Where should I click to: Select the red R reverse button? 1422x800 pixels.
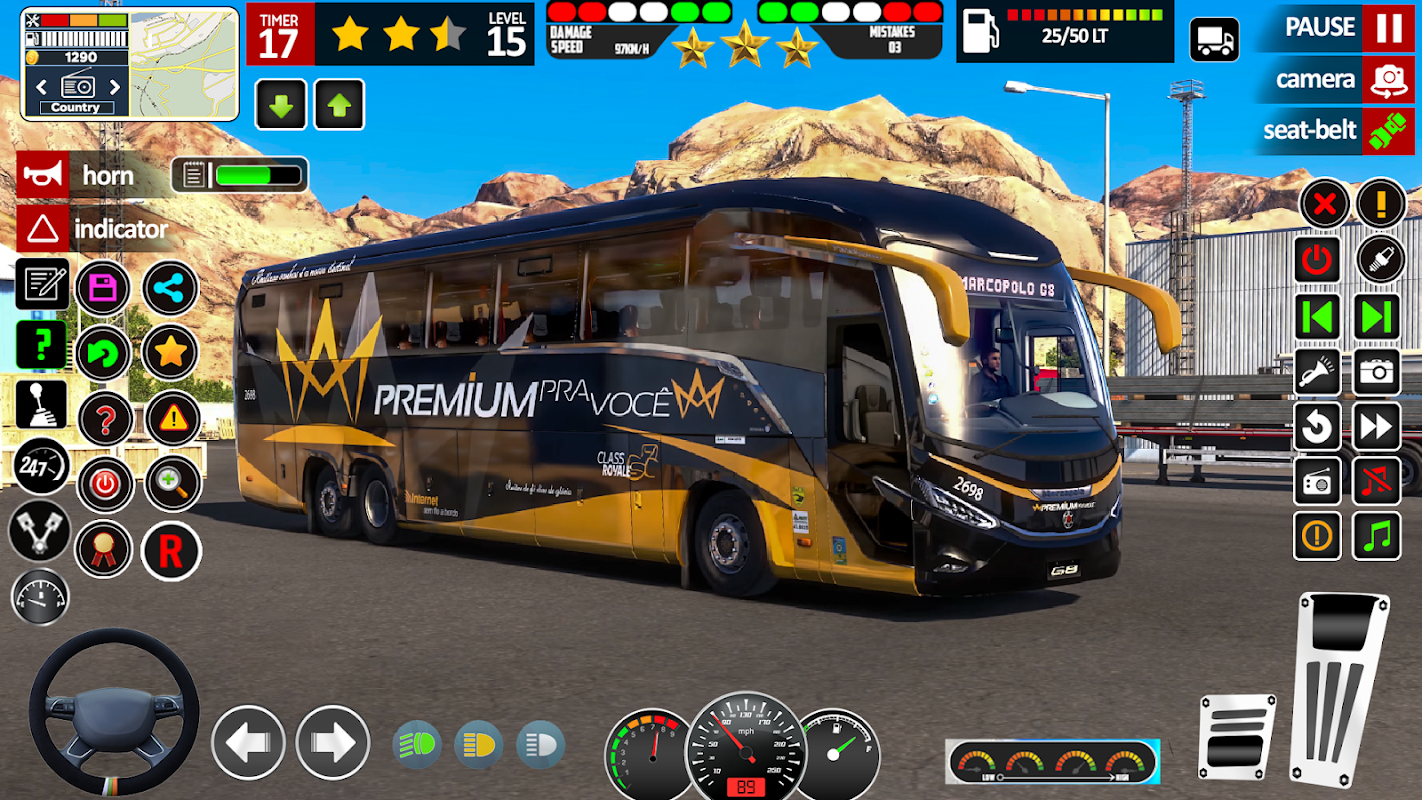pos(171,551)
